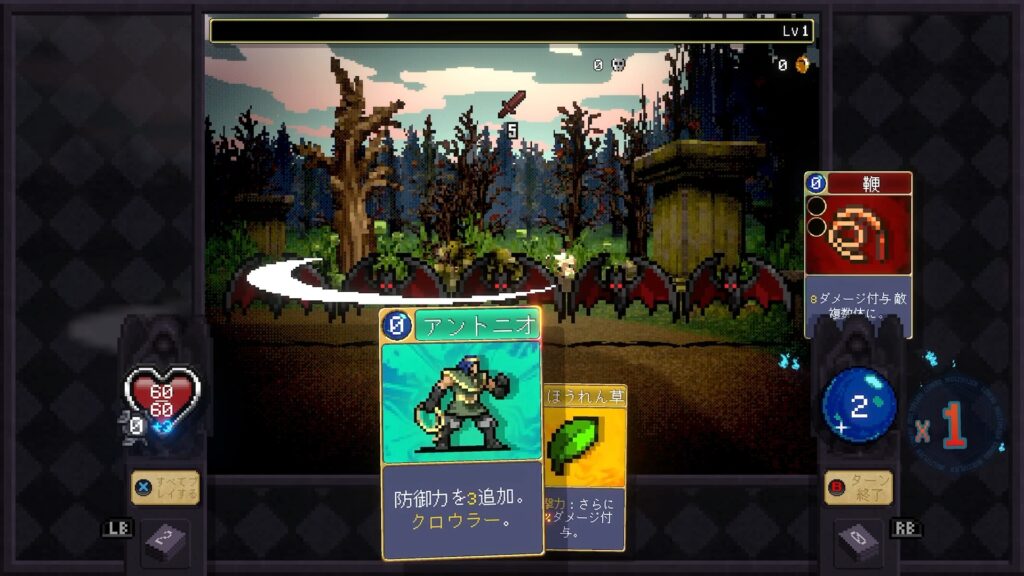The image size is (1024, 576).
Task: Select the アントニオ card in hand
Action: 461,432
